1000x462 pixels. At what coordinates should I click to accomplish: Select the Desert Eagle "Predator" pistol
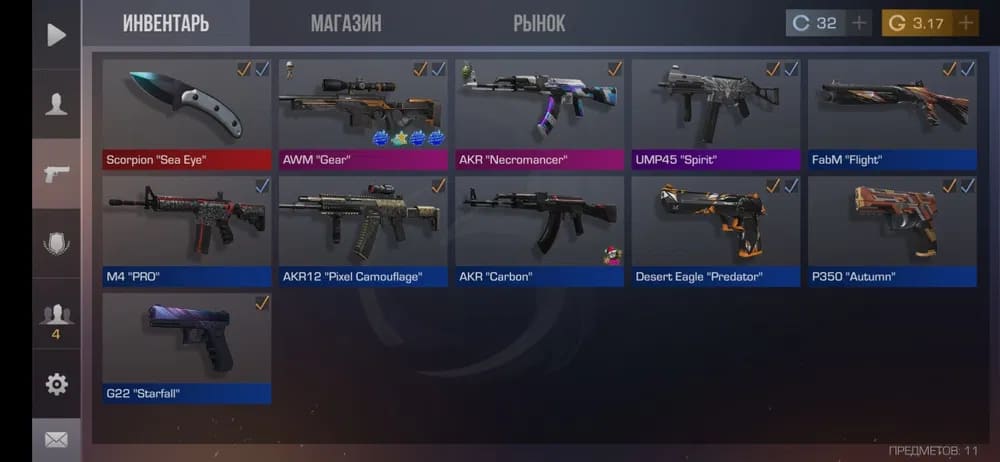point(716,230)
